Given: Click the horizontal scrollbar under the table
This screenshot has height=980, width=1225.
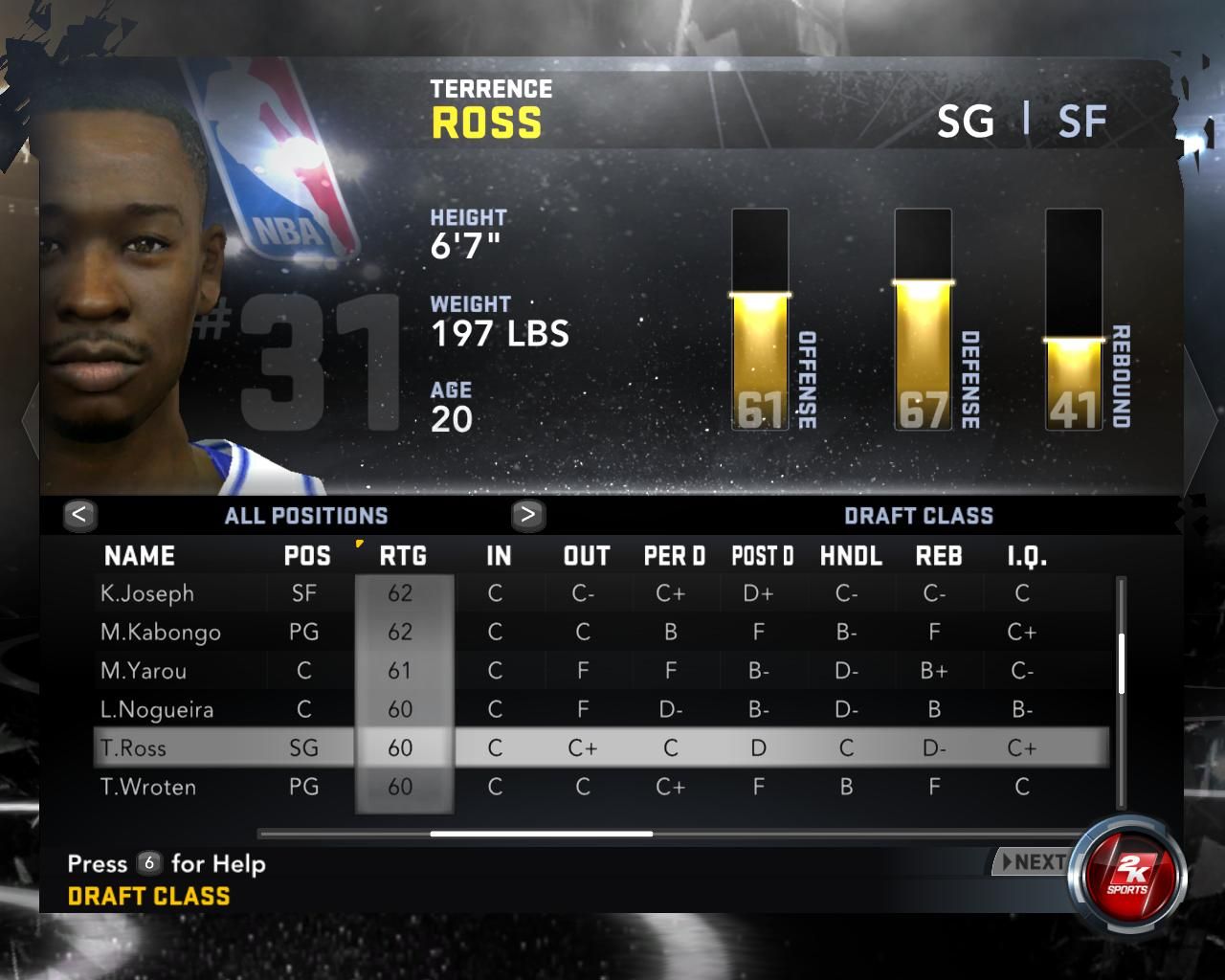Looking at the screenshot, I should (542, 834).
